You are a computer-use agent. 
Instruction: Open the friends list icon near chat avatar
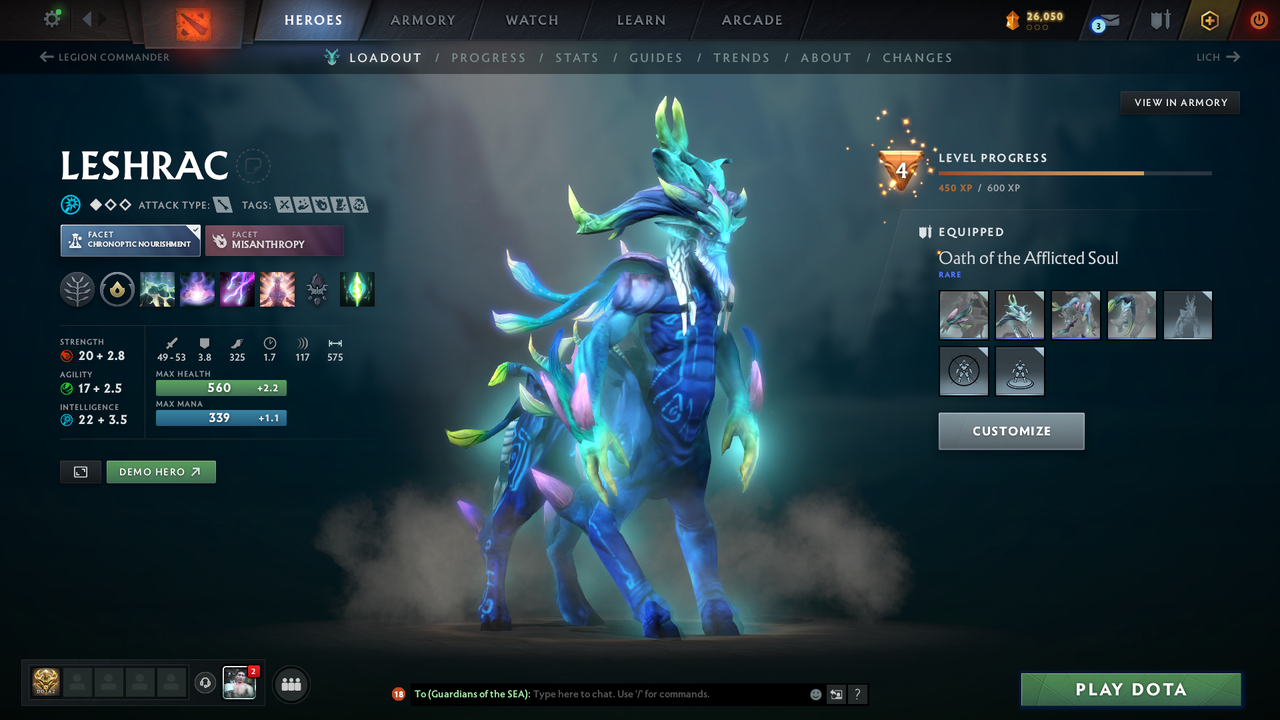coord(289,684)
